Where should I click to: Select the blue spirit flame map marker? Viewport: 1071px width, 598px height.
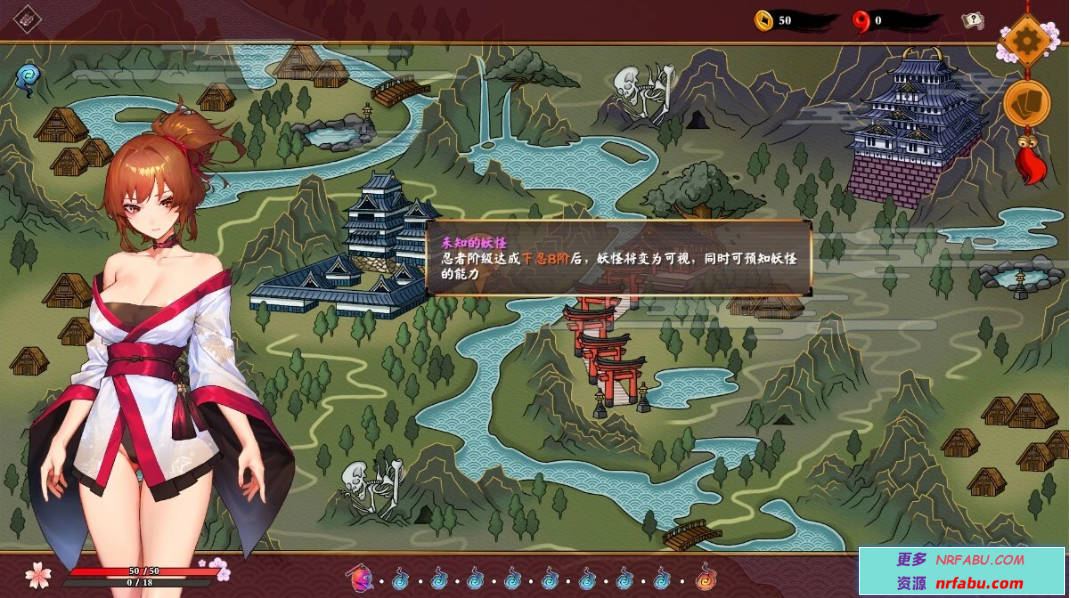click(x=26, y=75)
